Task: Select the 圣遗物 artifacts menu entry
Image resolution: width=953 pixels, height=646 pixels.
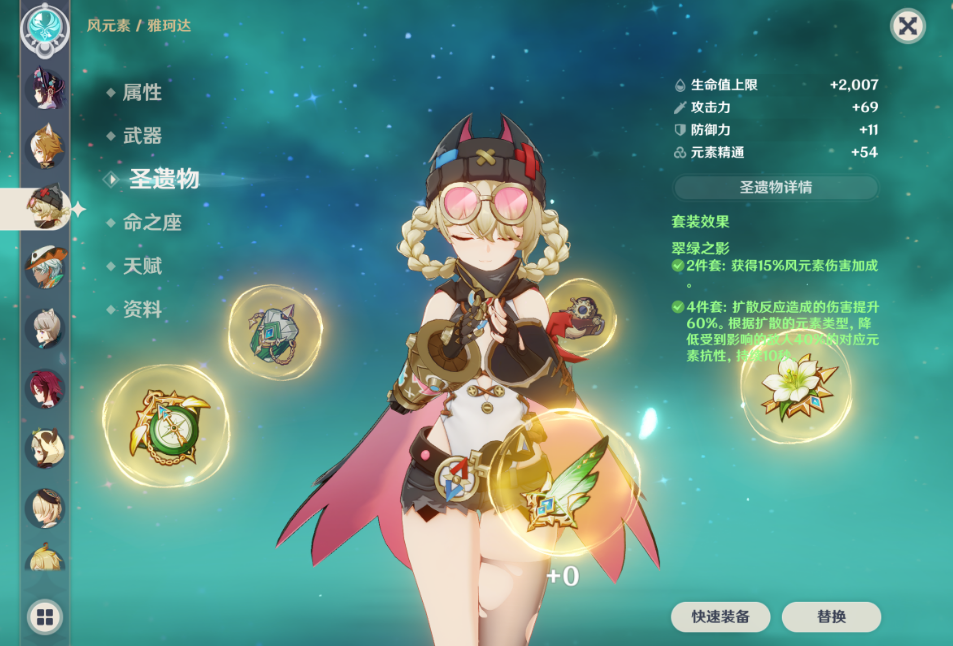Action: (163, 179)
